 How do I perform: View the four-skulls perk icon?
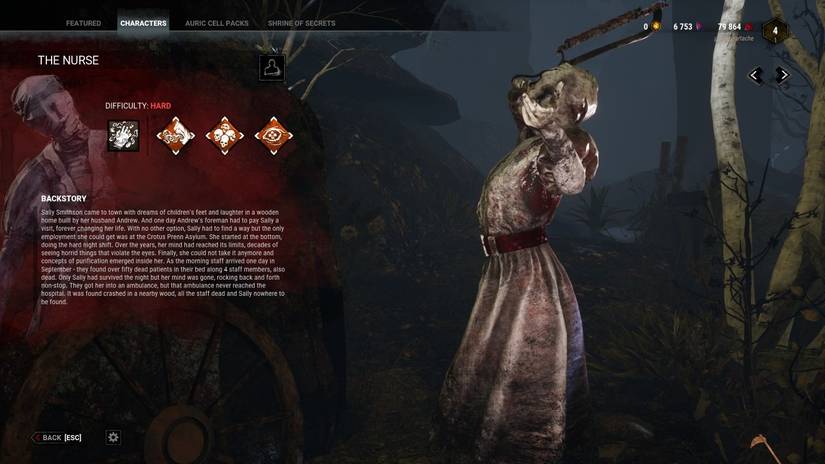click(x=224, y=136)
